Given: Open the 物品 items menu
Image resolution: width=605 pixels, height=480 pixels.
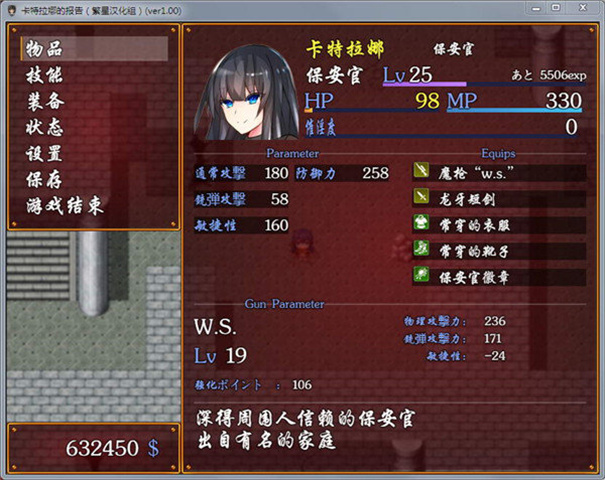Looking at the screenshot, I should [48, 49].
